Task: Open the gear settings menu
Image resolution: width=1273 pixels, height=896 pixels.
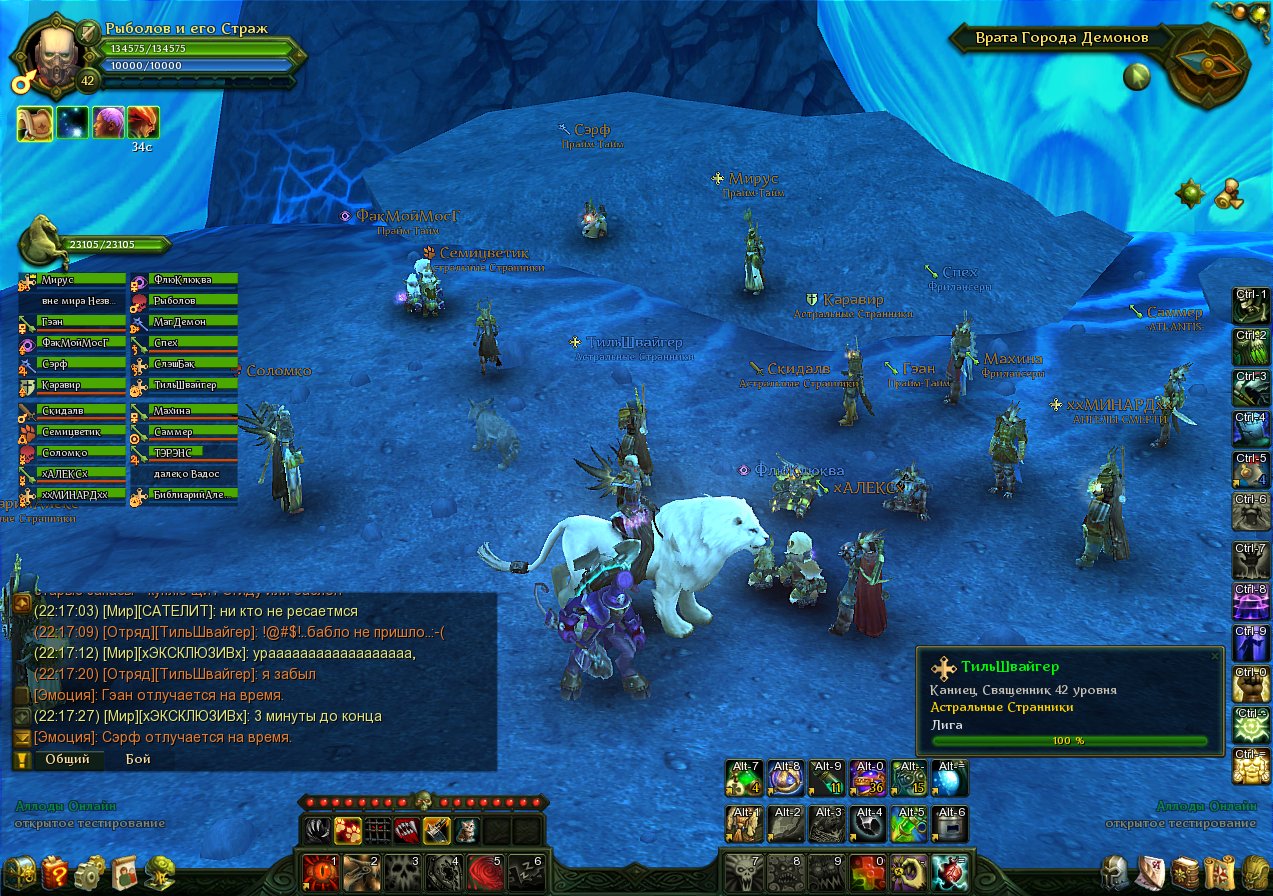Action: [90, 873]
